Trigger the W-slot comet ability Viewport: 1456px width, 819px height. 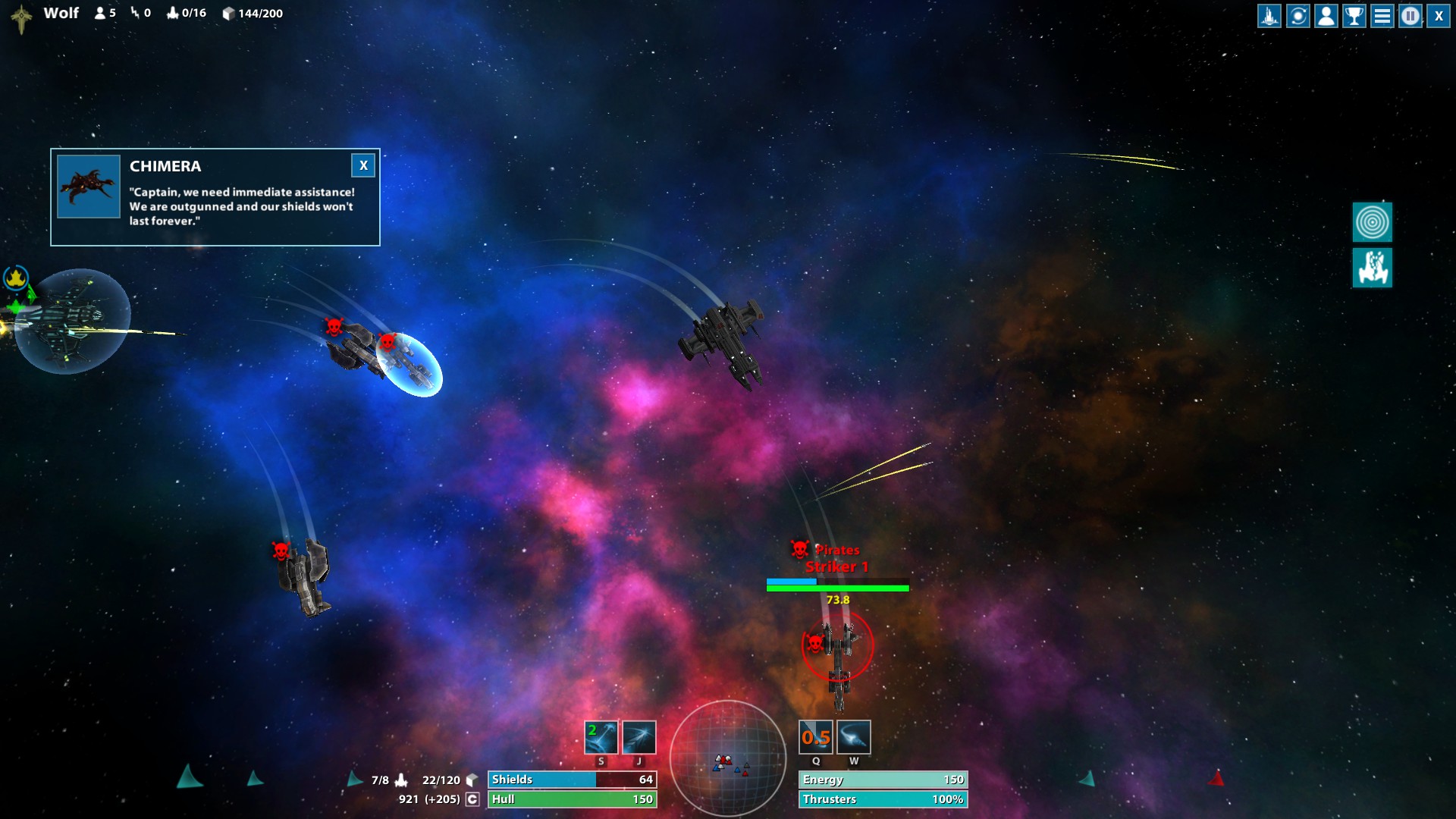point(854,737)
